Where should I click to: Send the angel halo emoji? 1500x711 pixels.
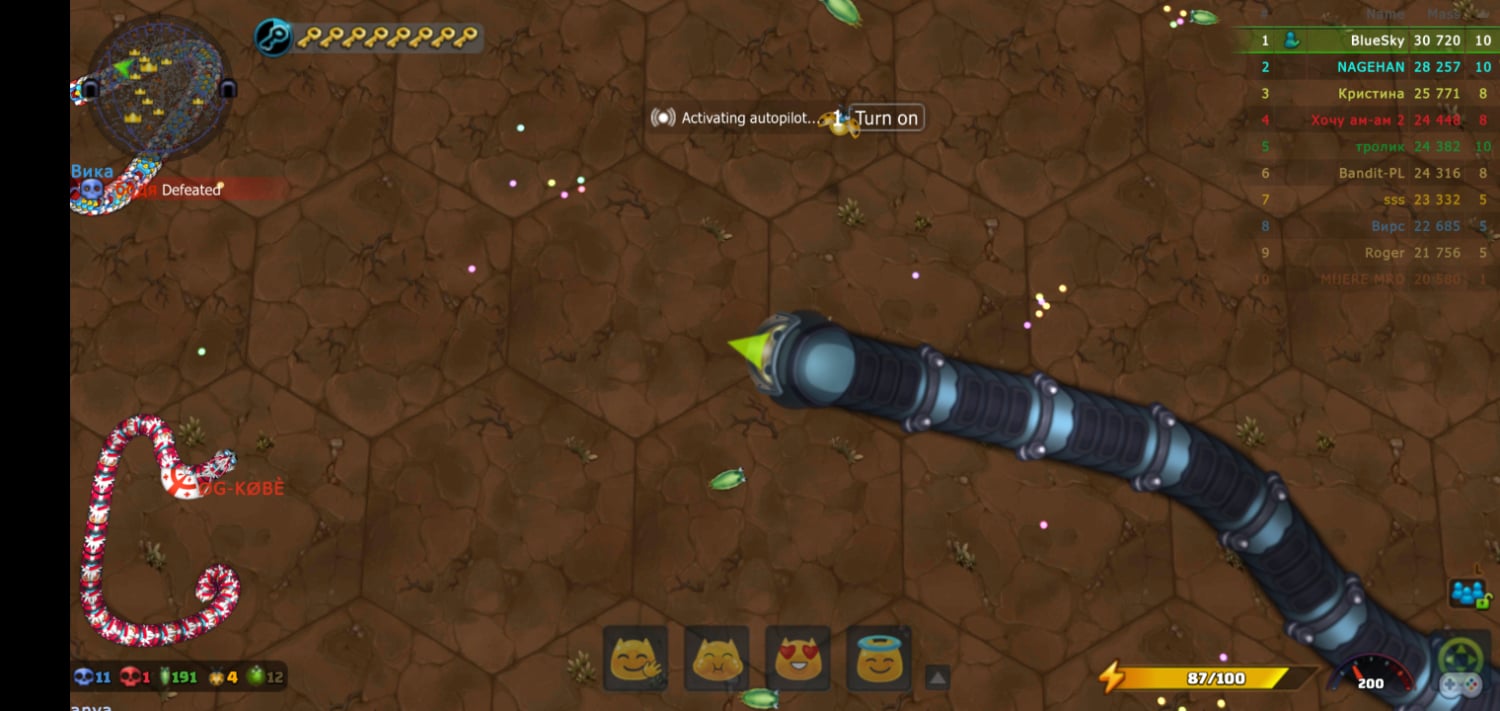[x=879, y=659]
